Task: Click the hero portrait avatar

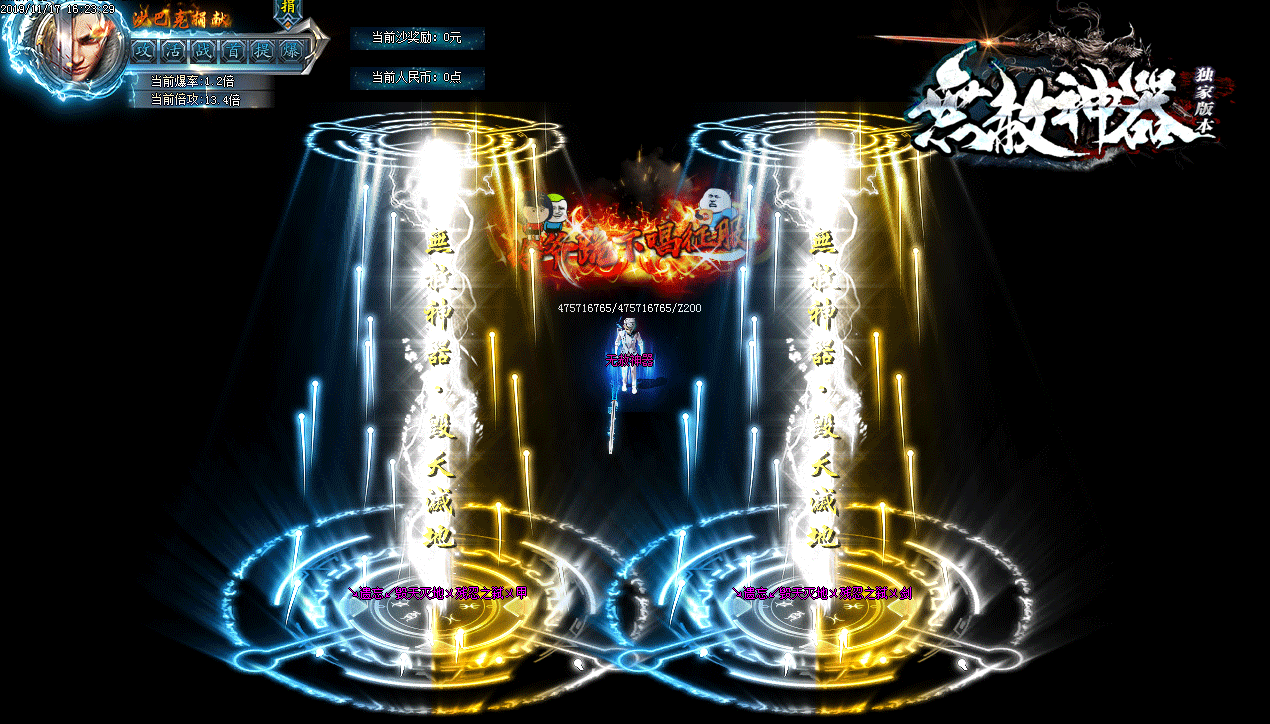Action: point(77,46)
